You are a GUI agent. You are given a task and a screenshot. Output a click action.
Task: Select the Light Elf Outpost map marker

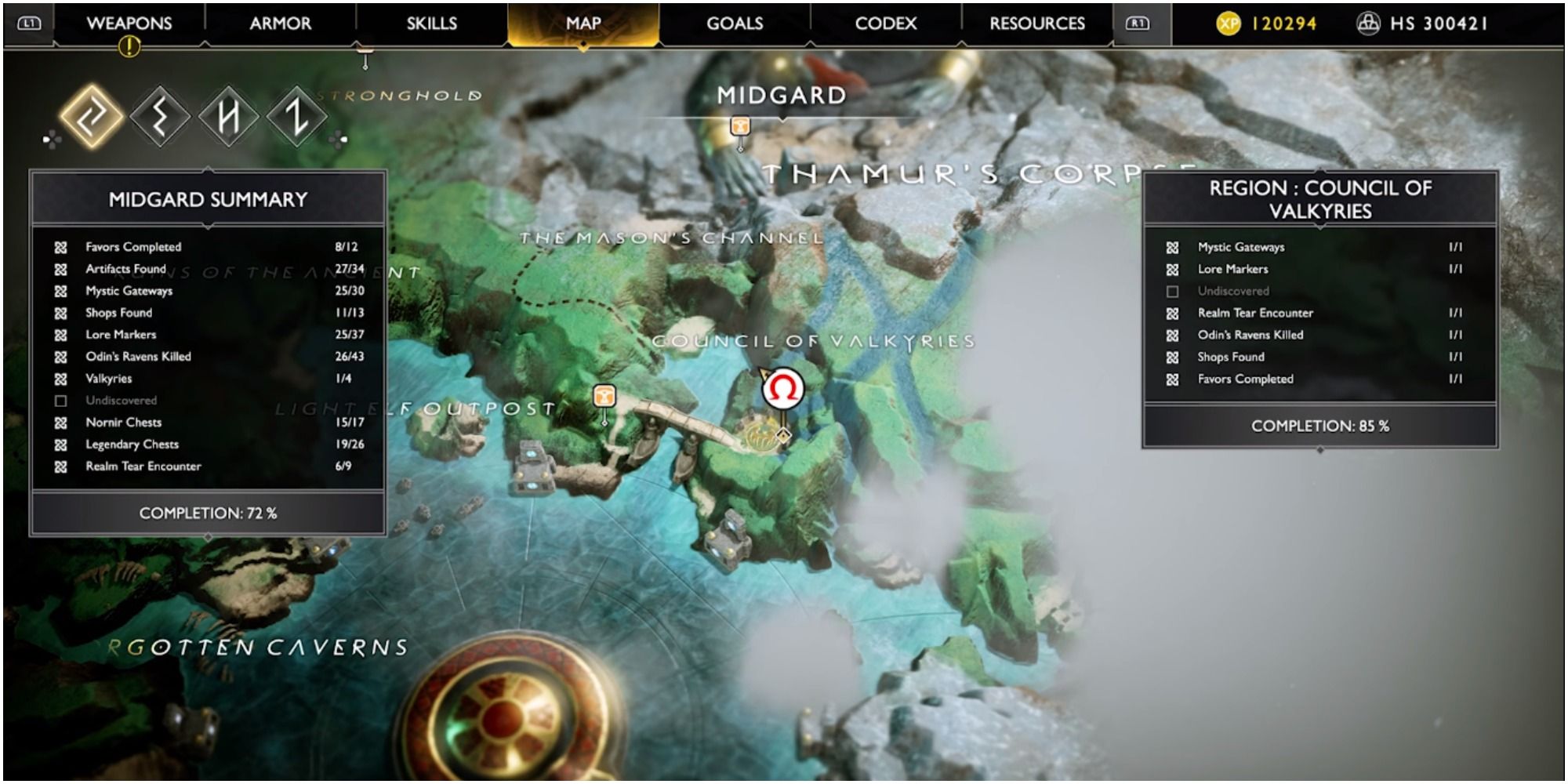tap(604, 396)
